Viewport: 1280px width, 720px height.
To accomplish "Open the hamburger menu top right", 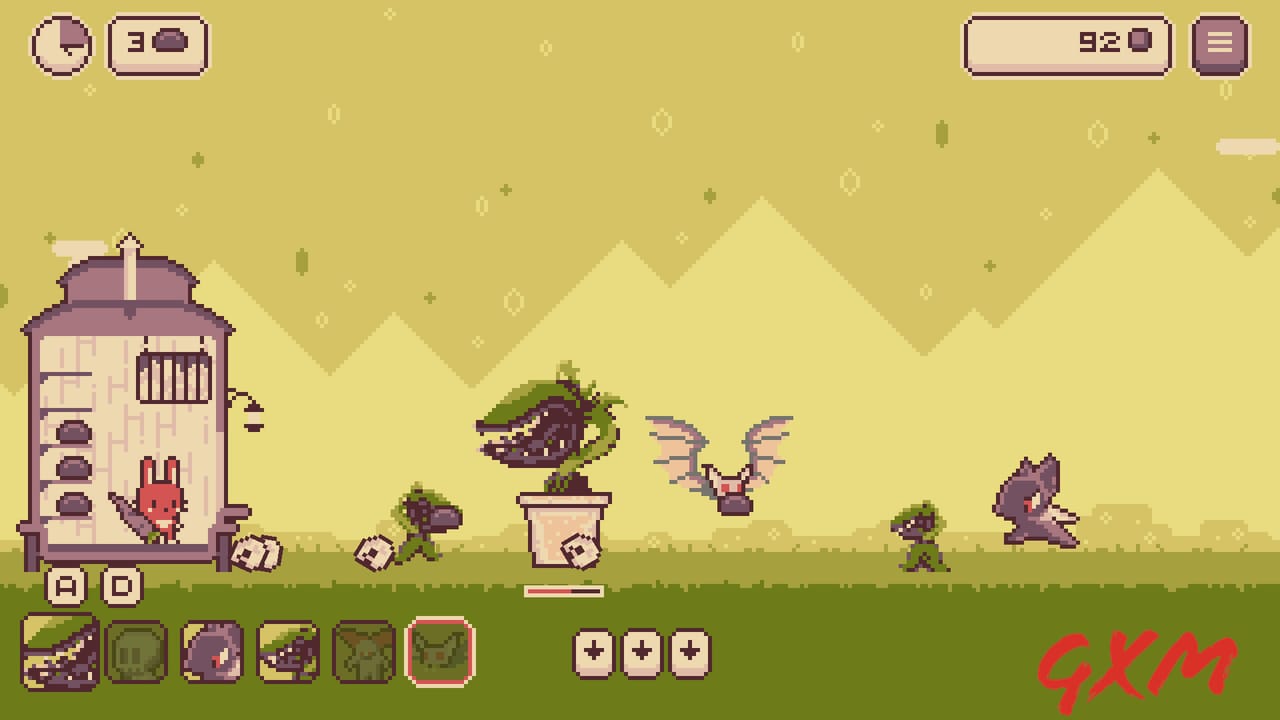I will coord(1219,44).
